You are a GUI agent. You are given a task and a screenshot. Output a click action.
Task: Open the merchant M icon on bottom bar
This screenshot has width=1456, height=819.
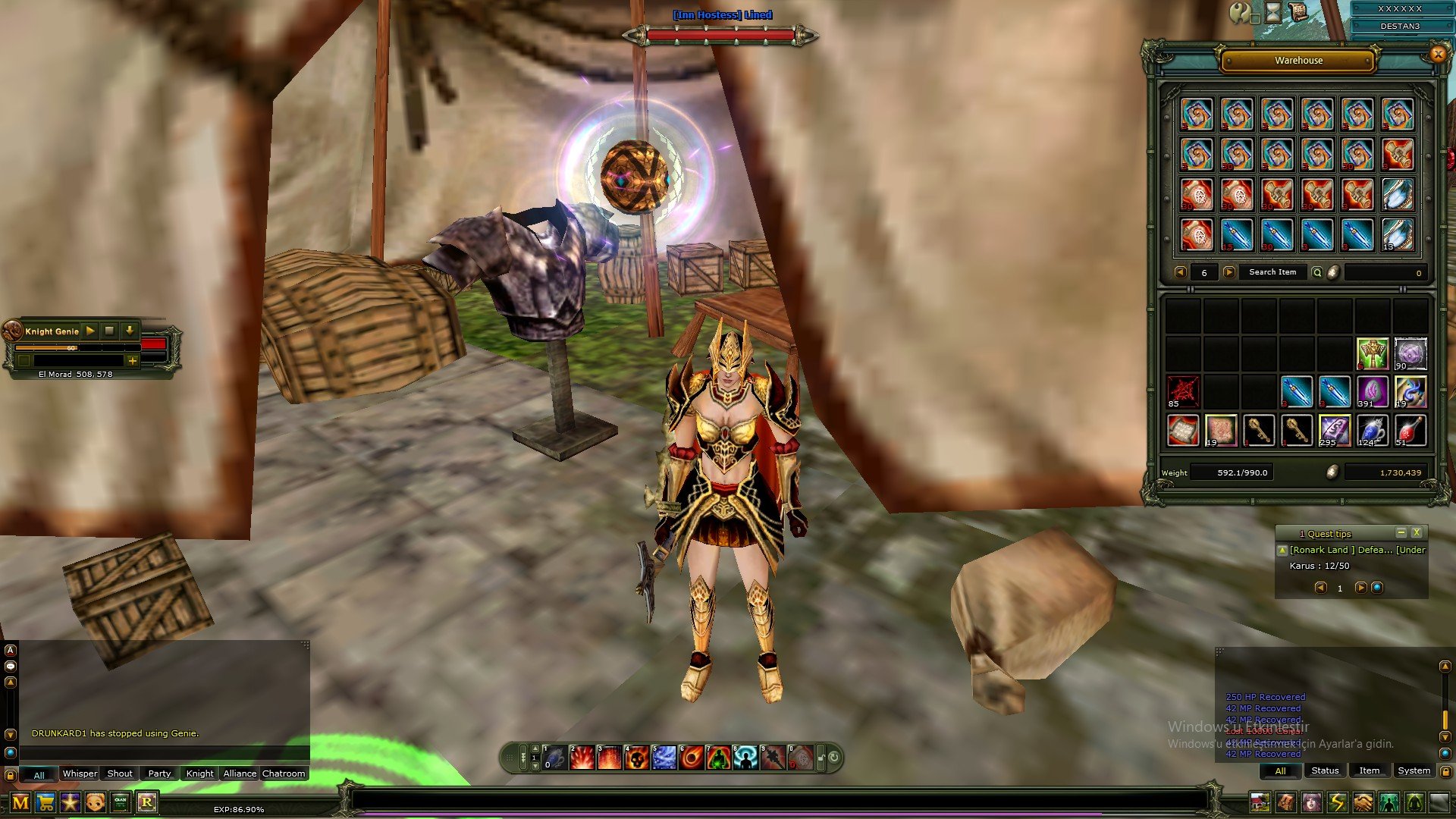[x=21, y=802]
